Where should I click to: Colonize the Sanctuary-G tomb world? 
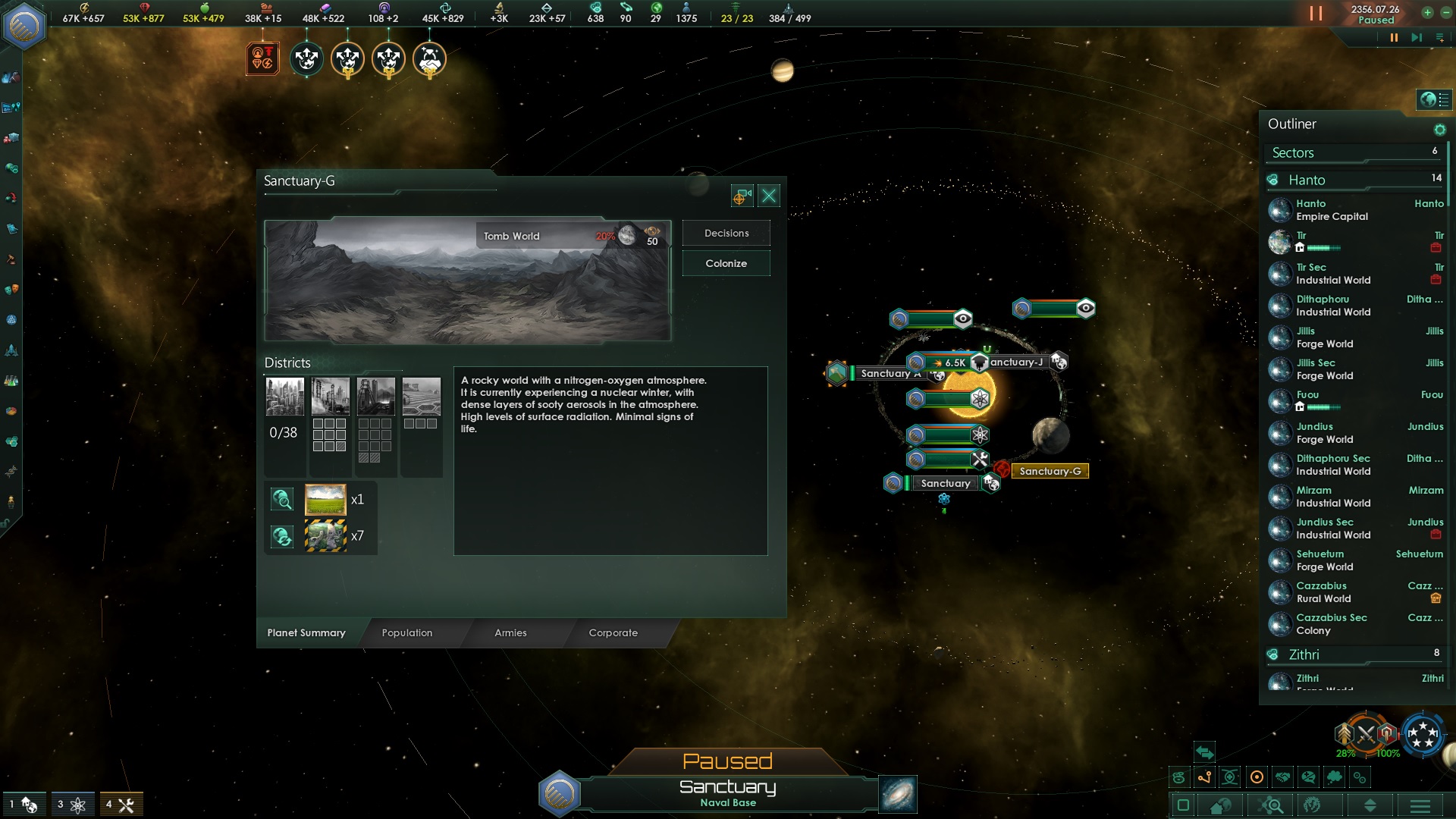(726, 264)
